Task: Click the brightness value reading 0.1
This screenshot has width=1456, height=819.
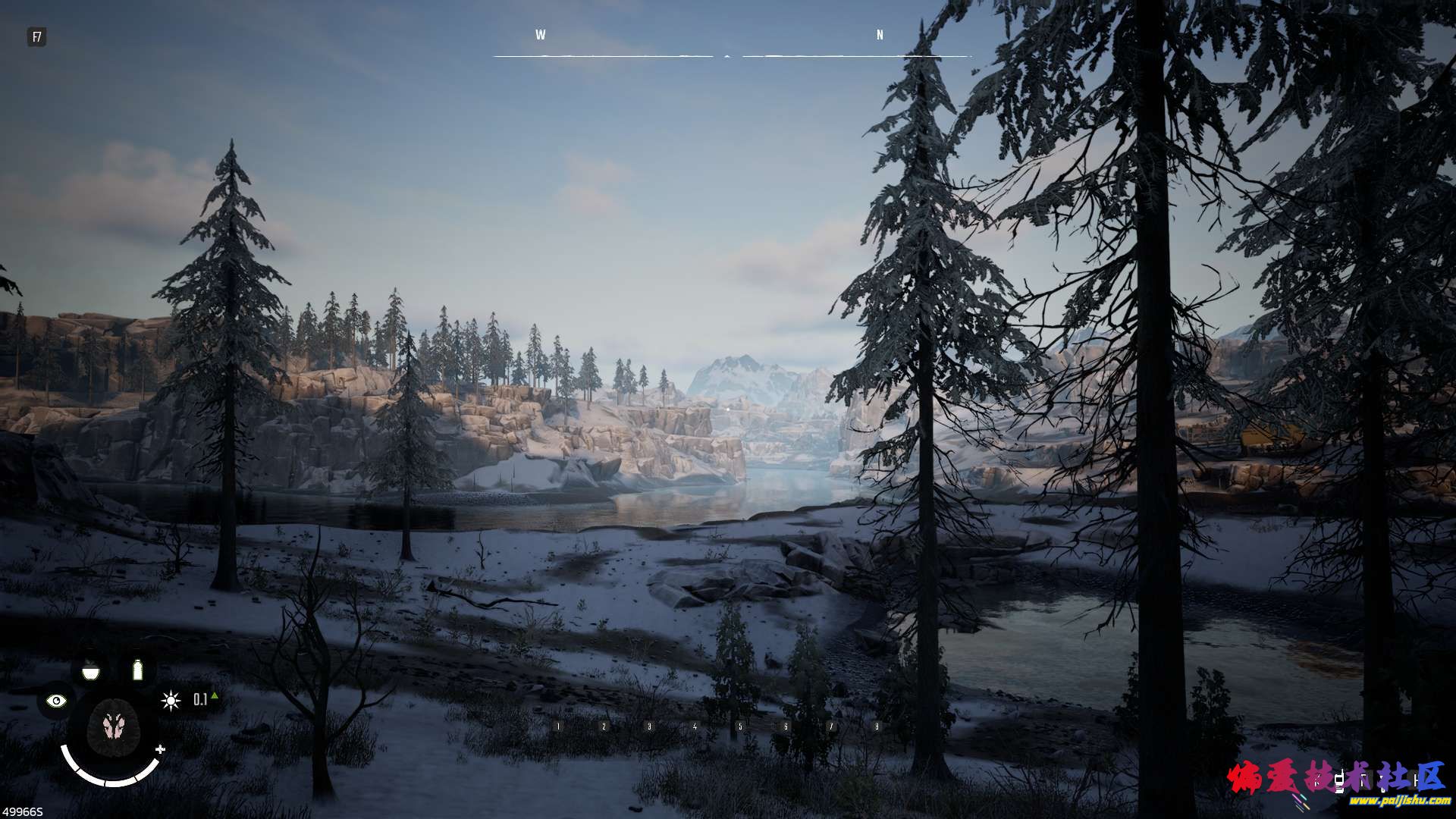Action: [x=200, y=699]
